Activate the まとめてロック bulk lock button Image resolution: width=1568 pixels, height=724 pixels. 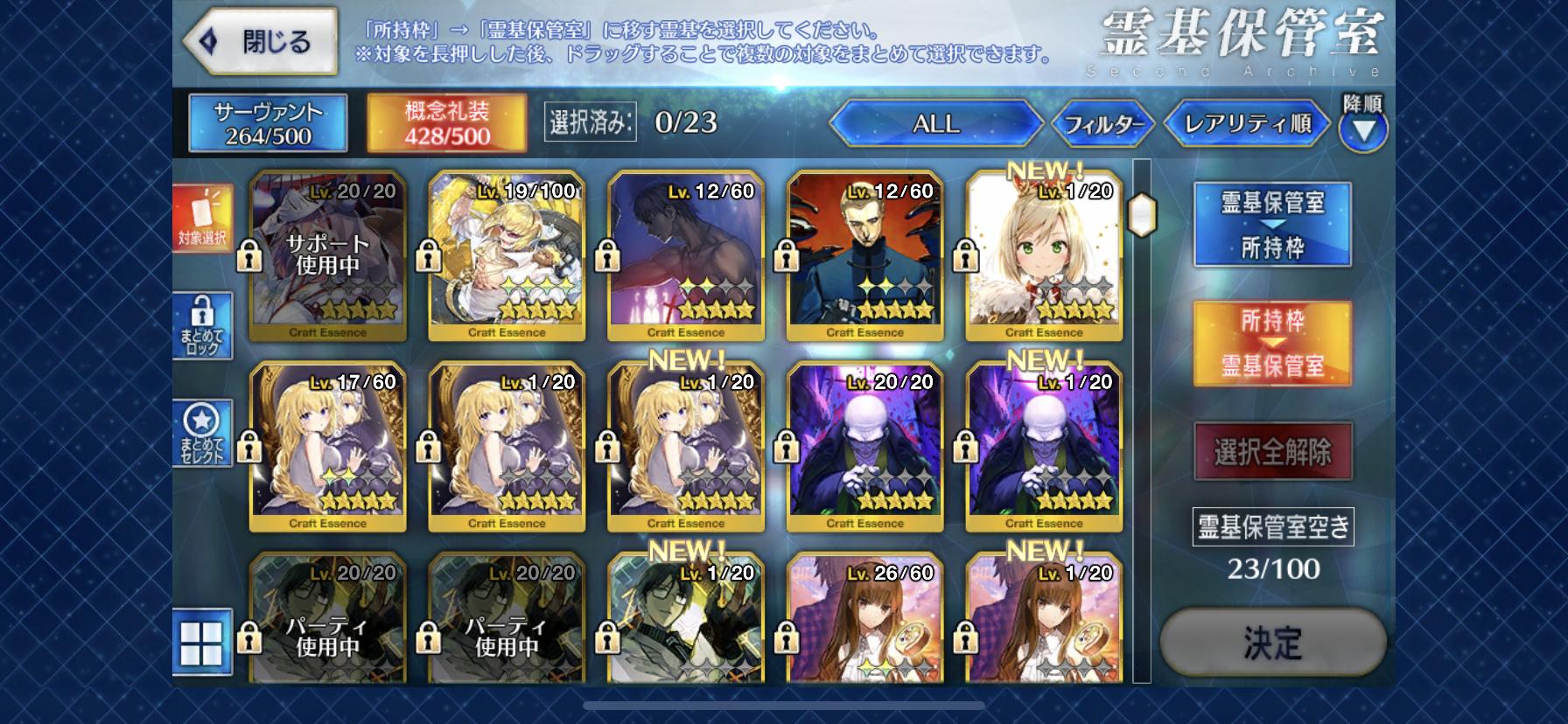[203, 325]
